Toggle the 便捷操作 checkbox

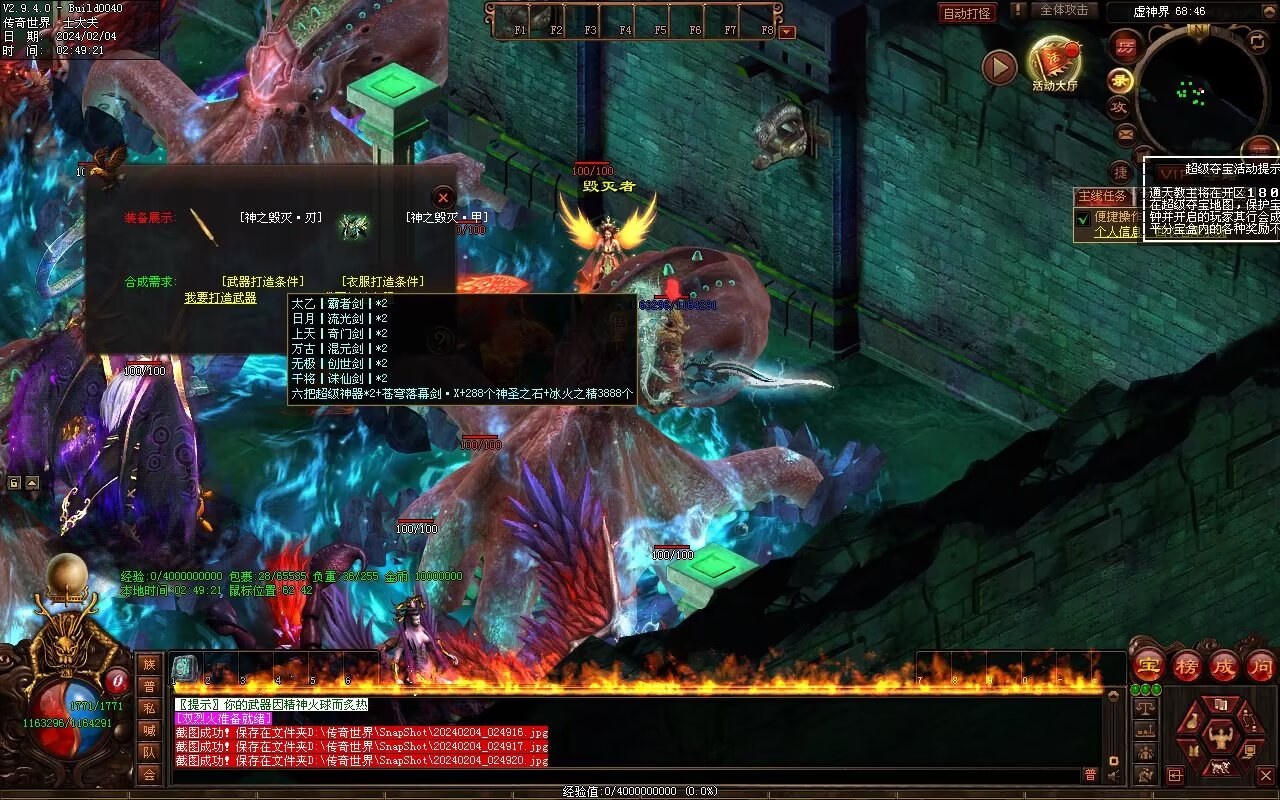pyautogui.click(x=1082, y=217)
